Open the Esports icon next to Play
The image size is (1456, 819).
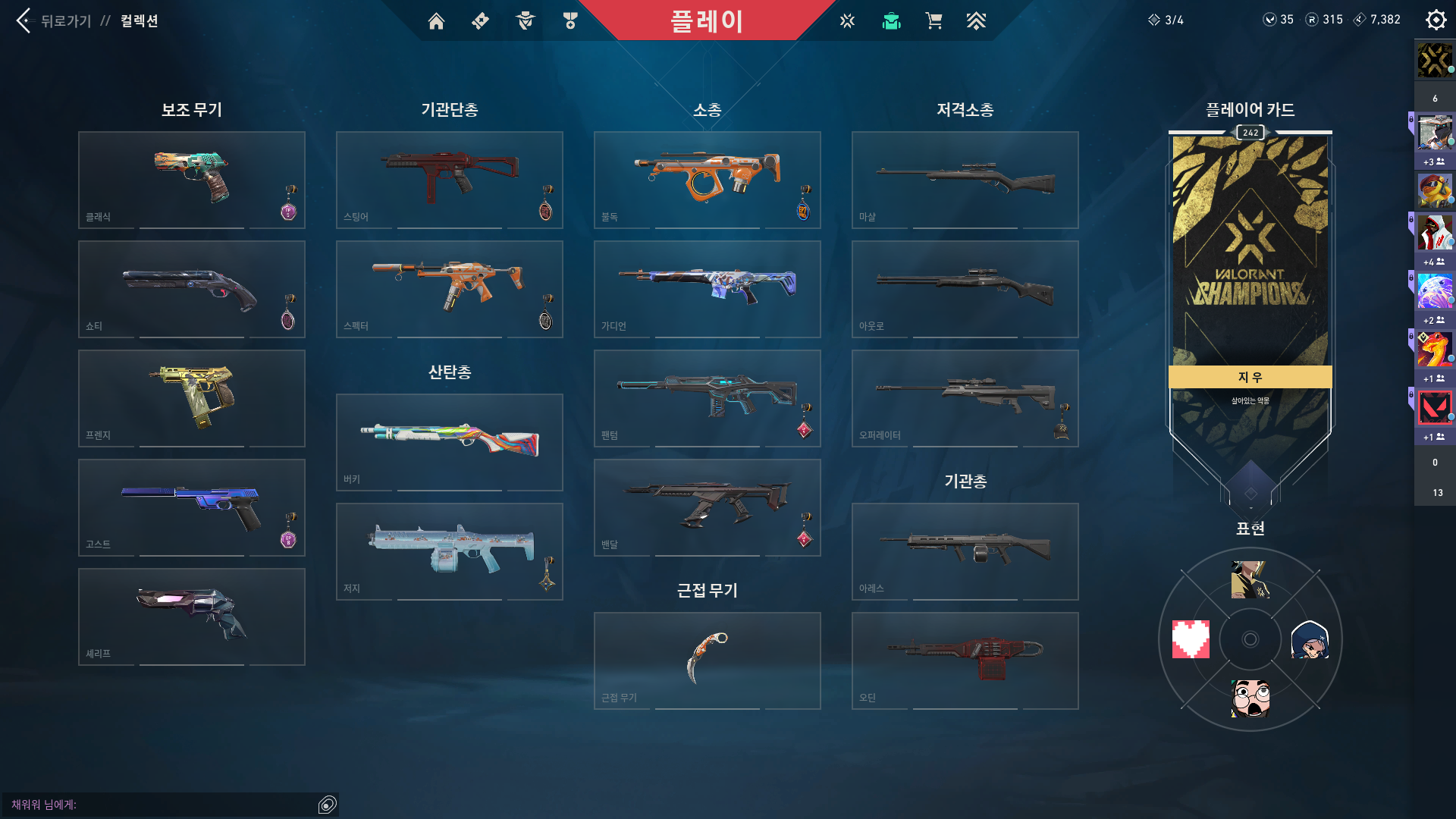click(x=846, y=20)
